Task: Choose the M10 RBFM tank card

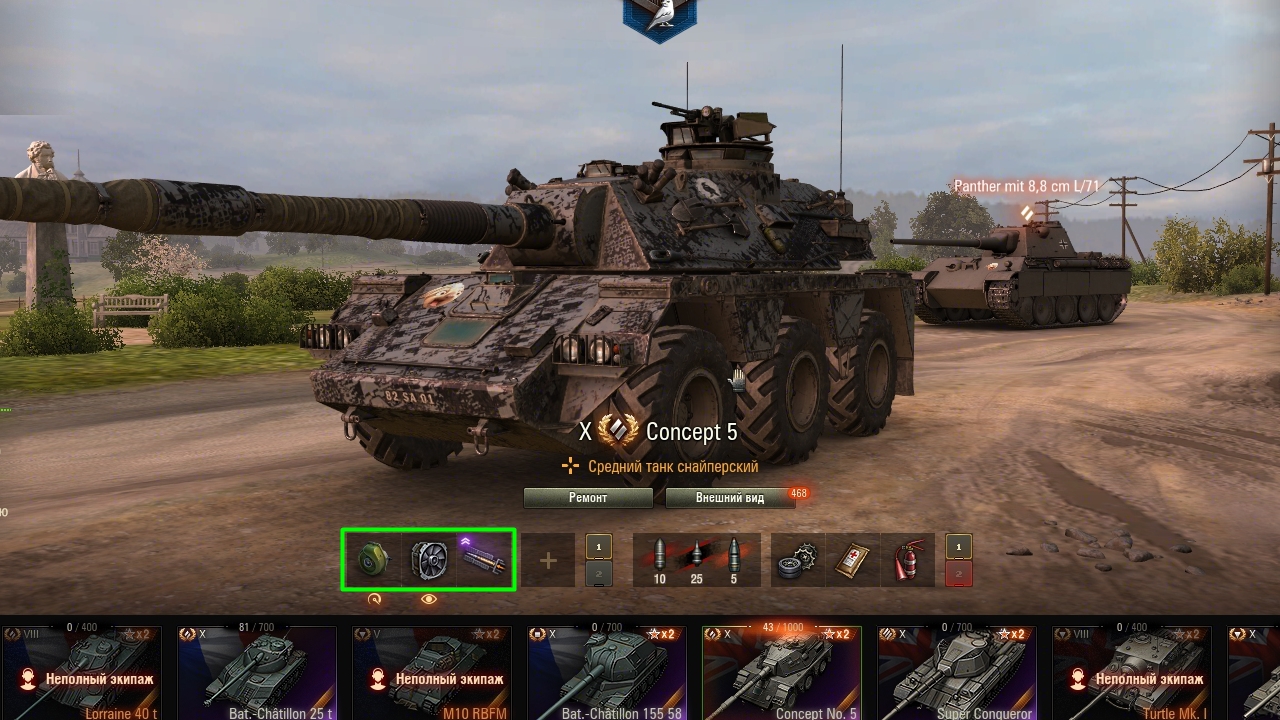Action: coord(432,673)
